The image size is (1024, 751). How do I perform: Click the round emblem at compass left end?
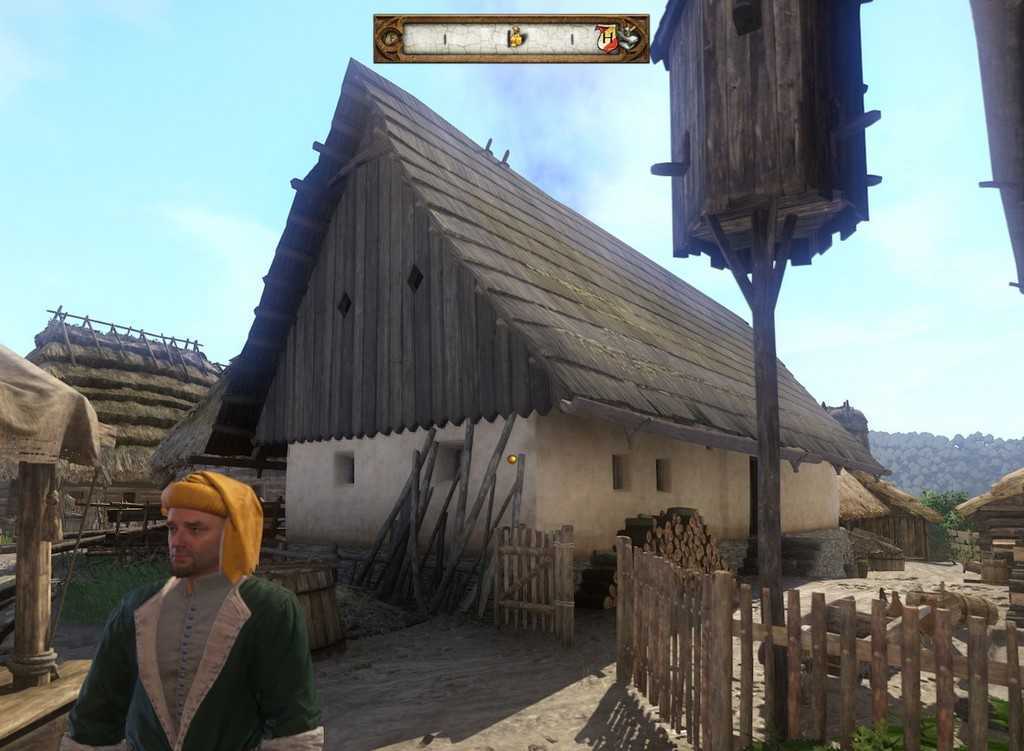coord(389,39)
